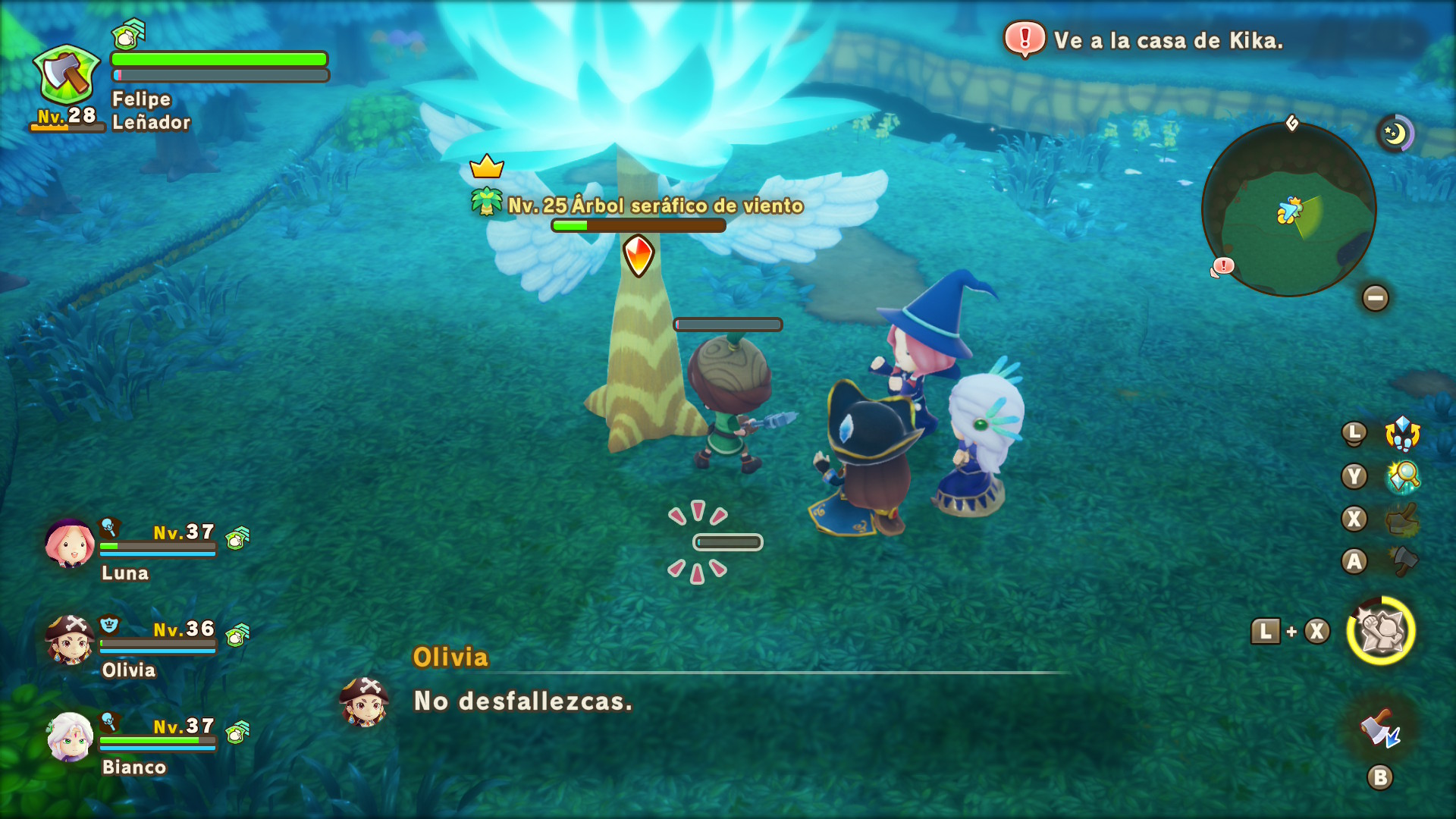Viewport: 1456px width, 819px height.
Task: Click the night moon time indicator
Action: coord(1395,134)
